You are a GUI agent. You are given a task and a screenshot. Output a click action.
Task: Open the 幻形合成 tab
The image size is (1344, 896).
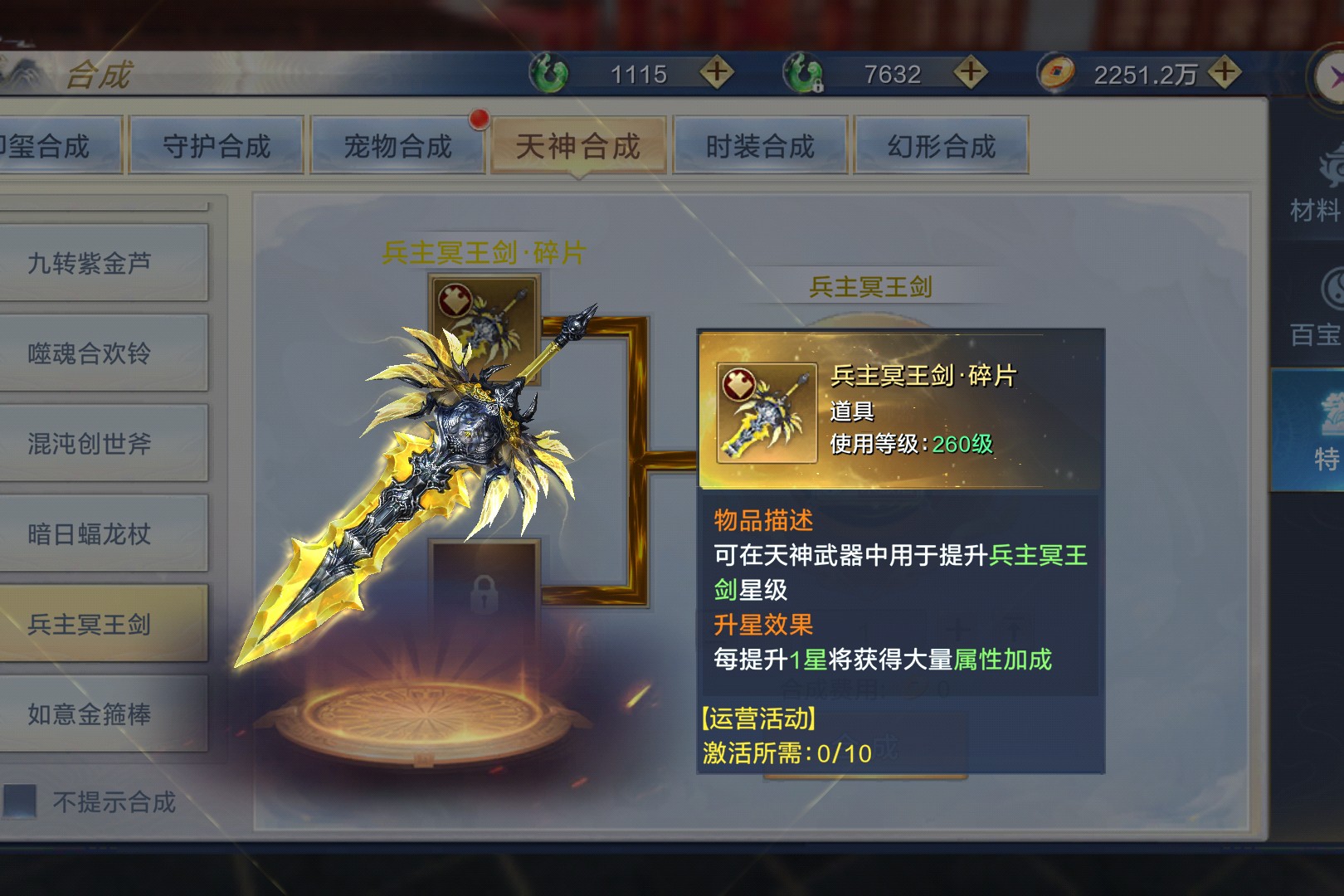point(941,146)
